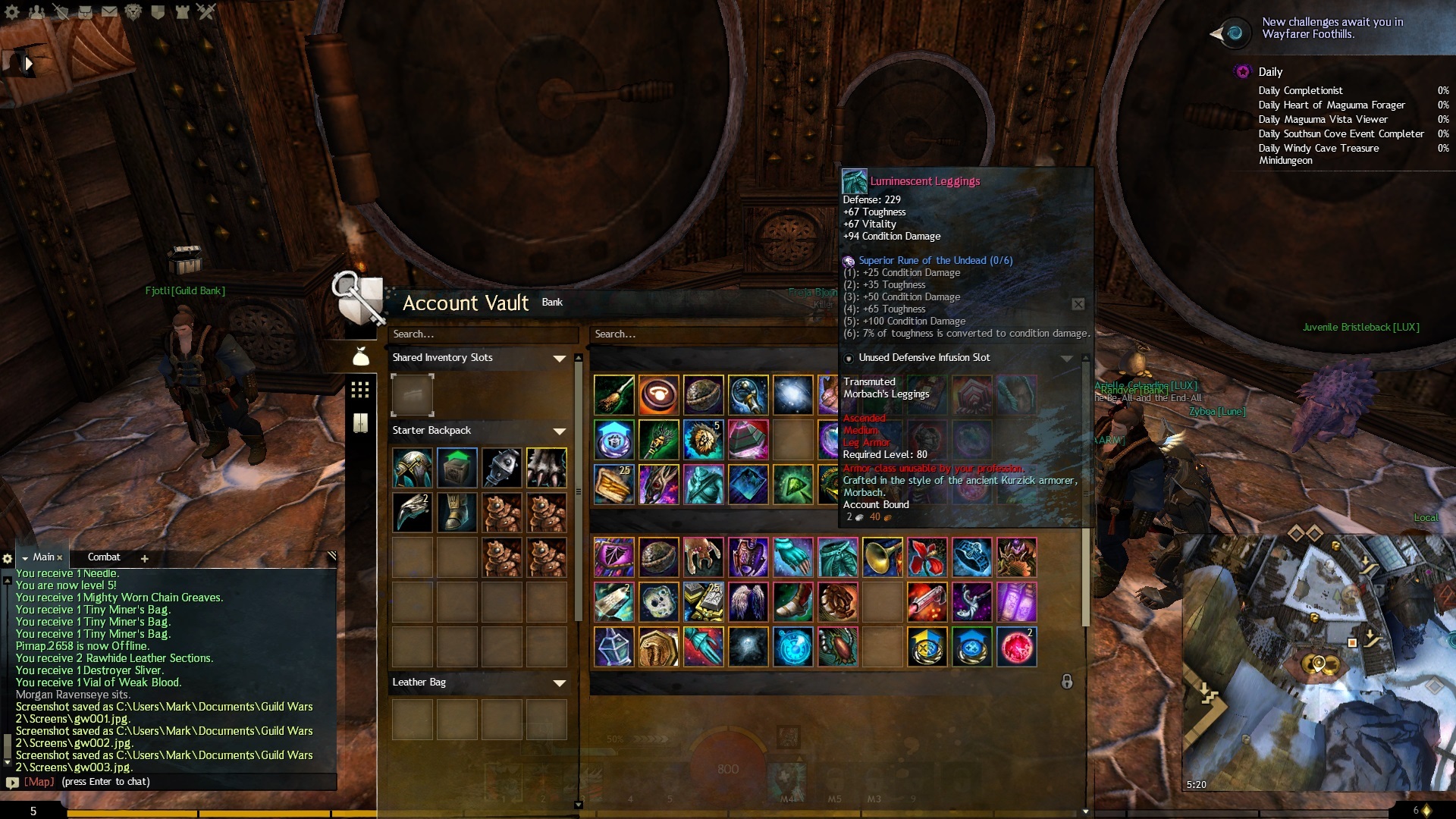Add a new chat tab
This screenshot has height=819, width=1456.
(x=145, y=559)
